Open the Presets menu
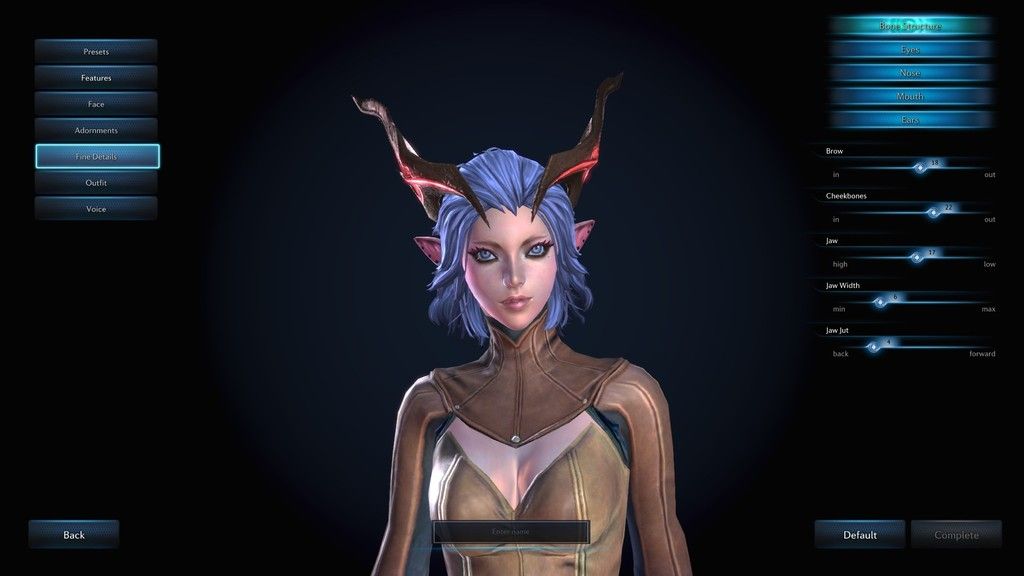This screenshot has width=1024, height=576. point(96,51)
